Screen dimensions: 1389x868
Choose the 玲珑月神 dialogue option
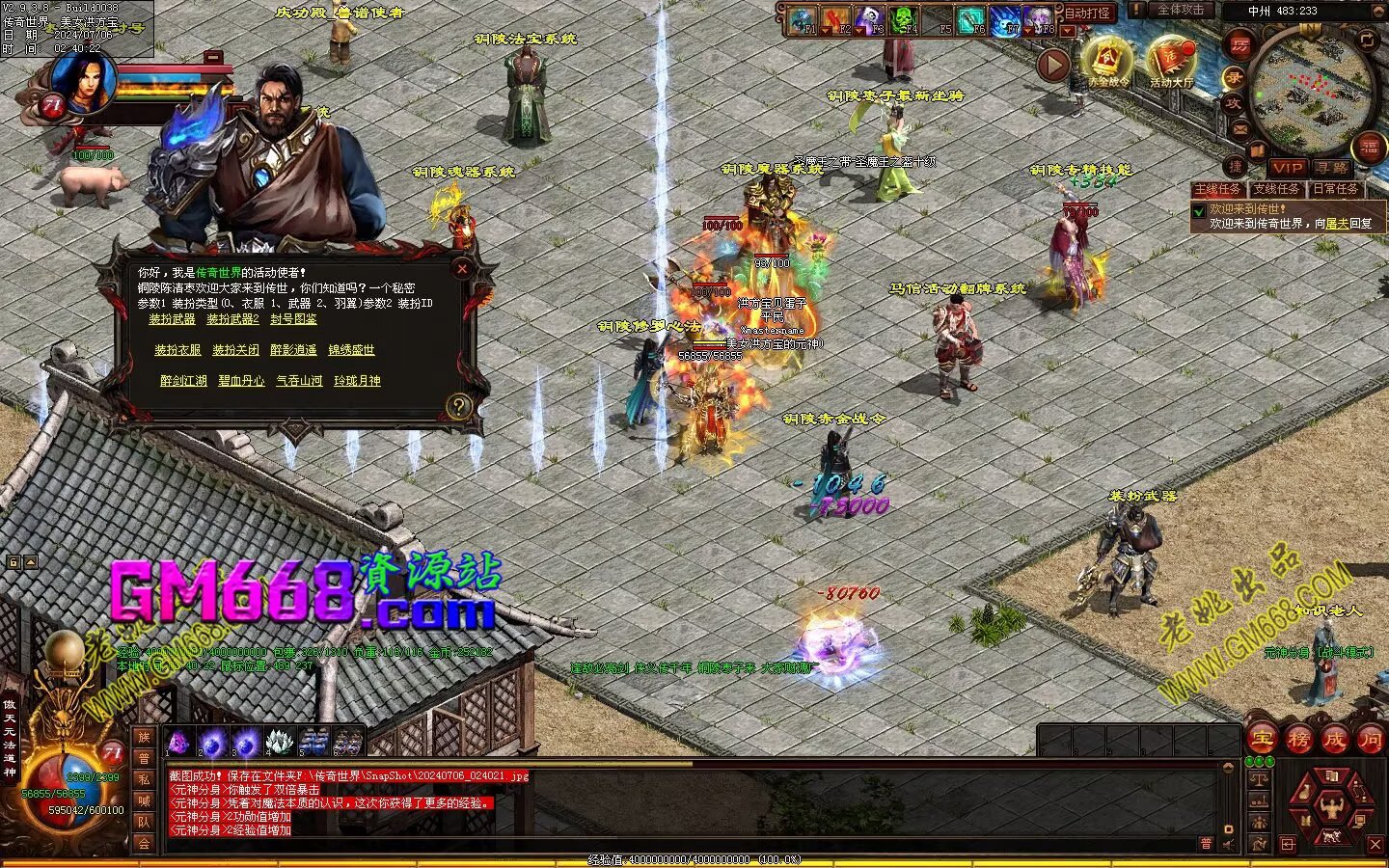[x=357, y=381]
